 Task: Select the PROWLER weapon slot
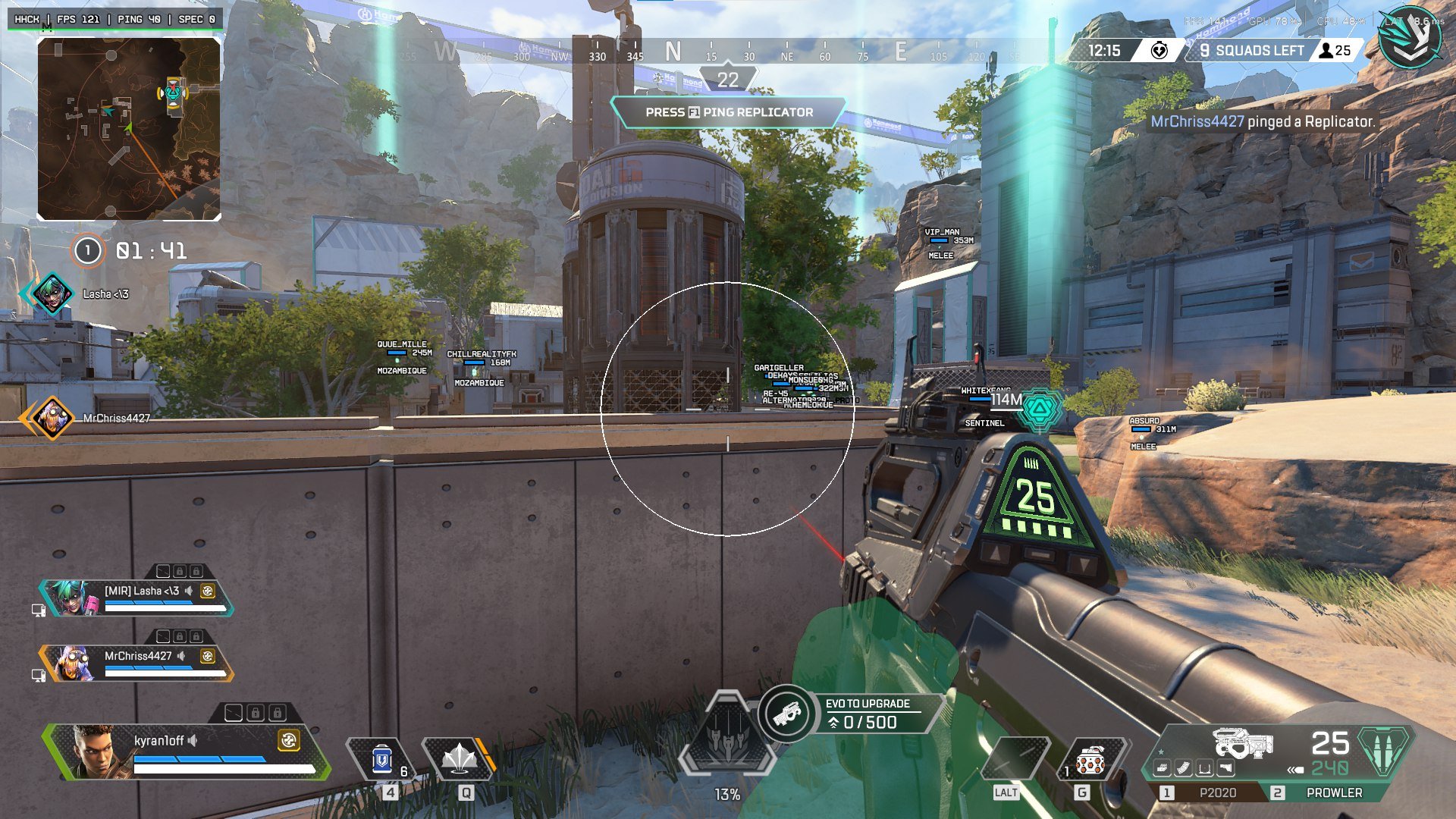pos(1335,792)
